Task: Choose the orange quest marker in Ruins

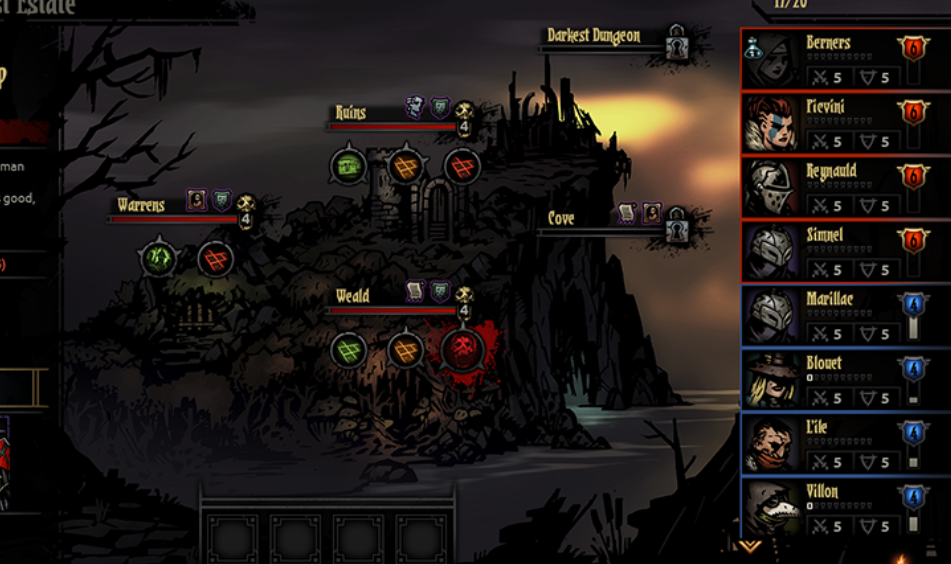Action: pos(405,165)
